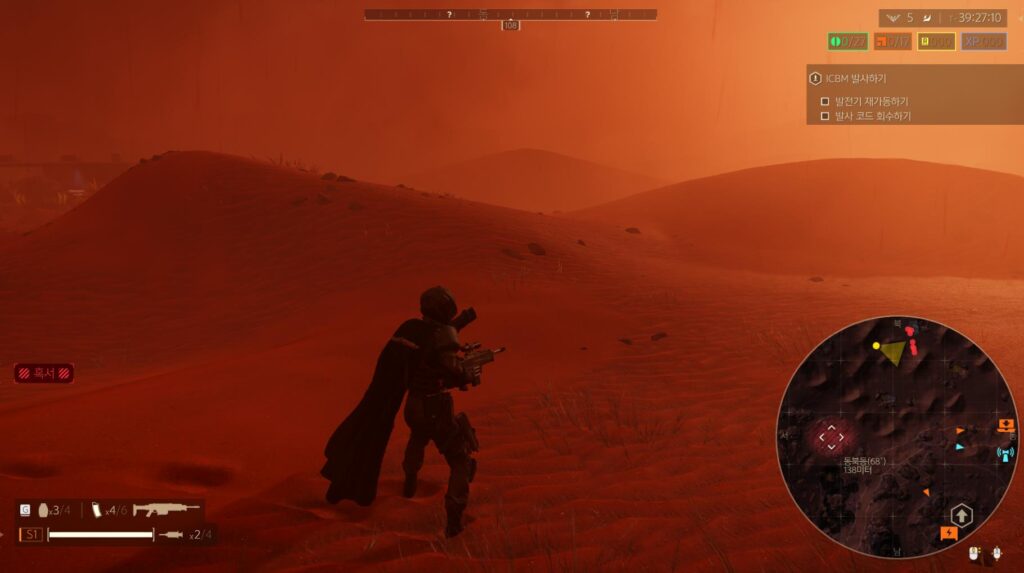The width and height of the screenshot is (1024, 573).
Task: Click the grenade icon
Action: click(43, 511)
